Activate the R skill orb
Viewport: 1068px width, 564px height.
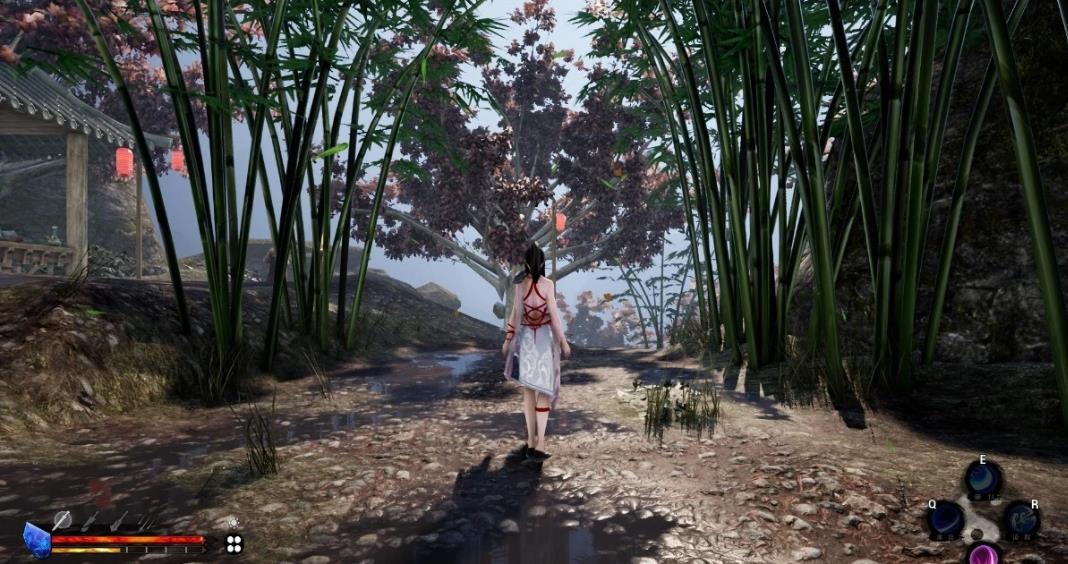pos(1021,520)
